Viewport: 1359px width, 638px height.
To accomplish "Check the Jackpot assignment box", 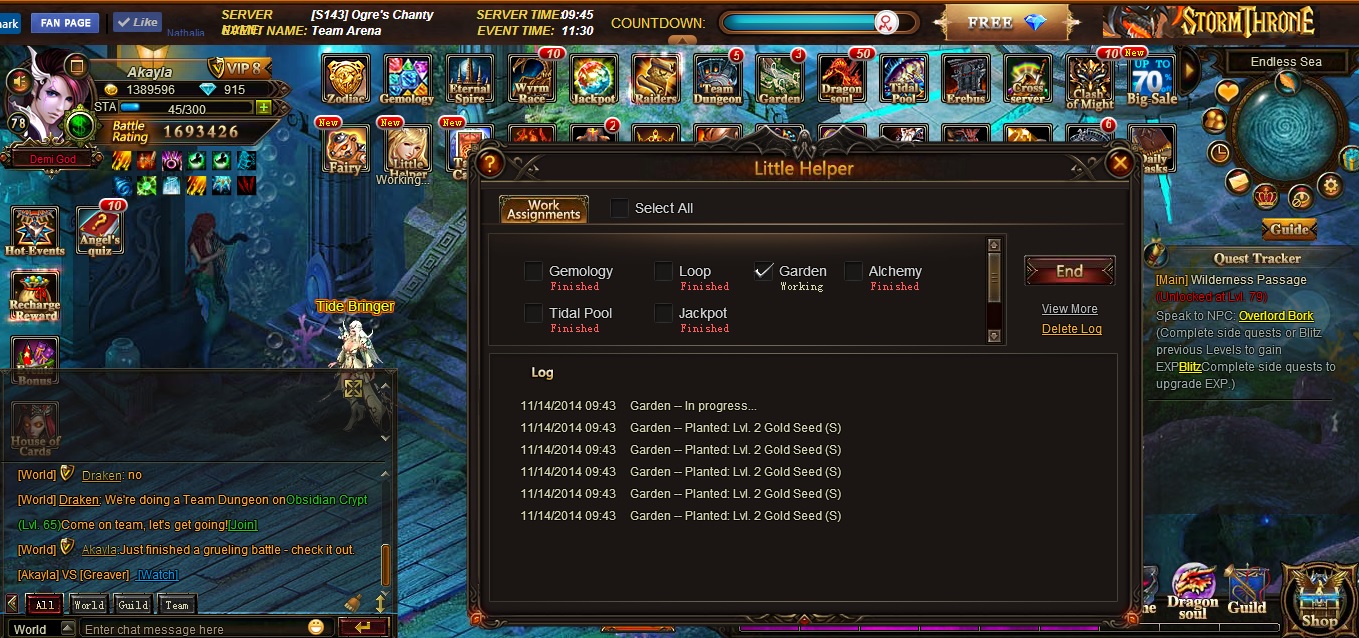I will coord(663,313).
